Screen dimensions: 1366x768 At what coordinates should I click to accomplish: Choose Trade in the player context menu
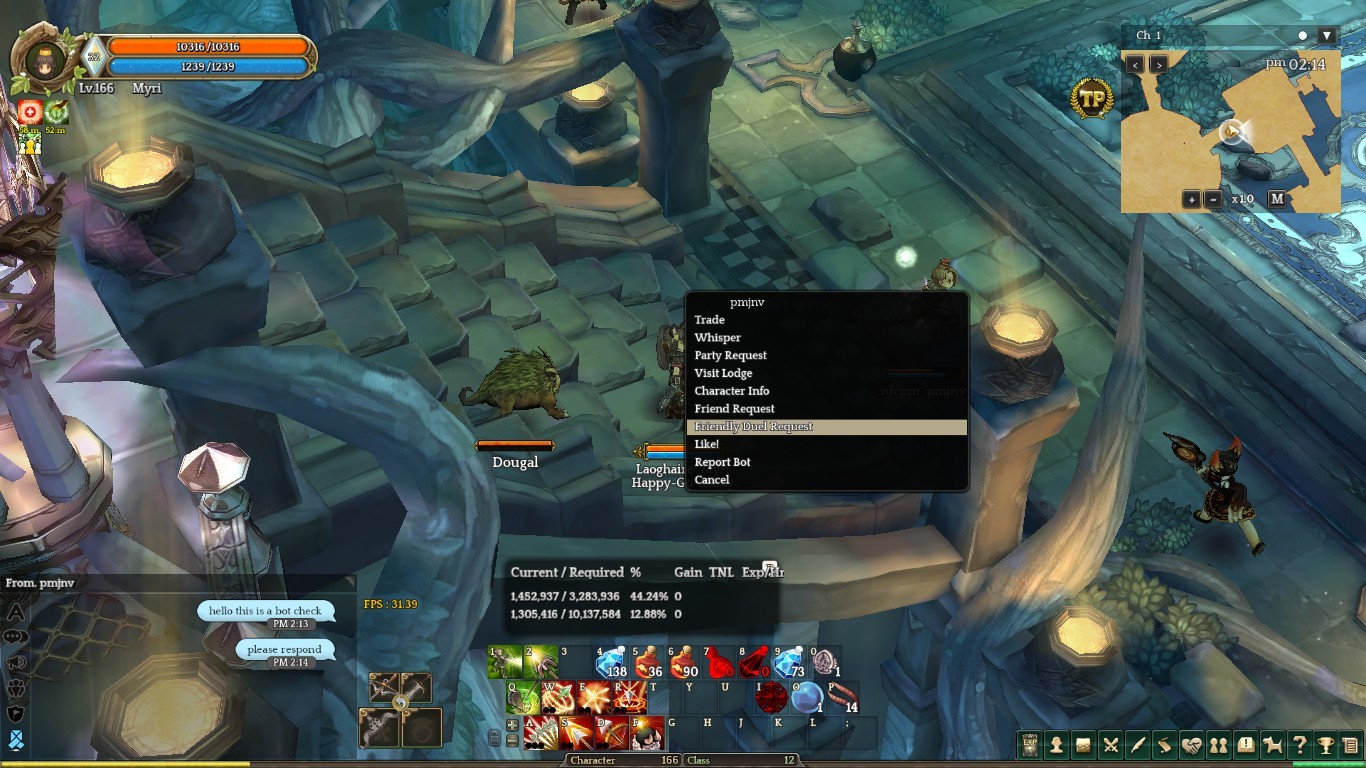coord(710,320)
